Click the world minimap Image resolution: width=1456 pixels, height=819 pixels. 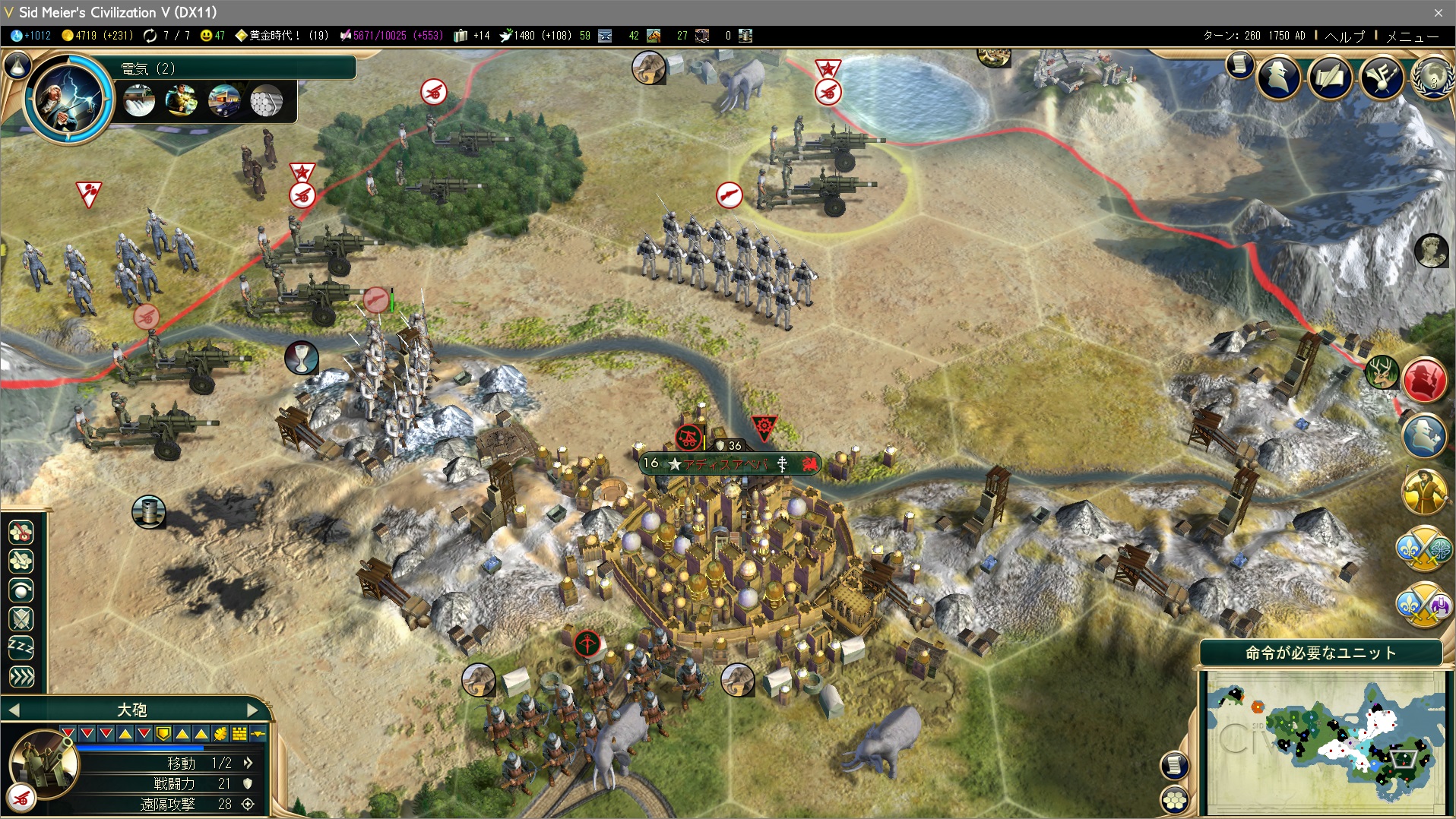[1322, 741]
